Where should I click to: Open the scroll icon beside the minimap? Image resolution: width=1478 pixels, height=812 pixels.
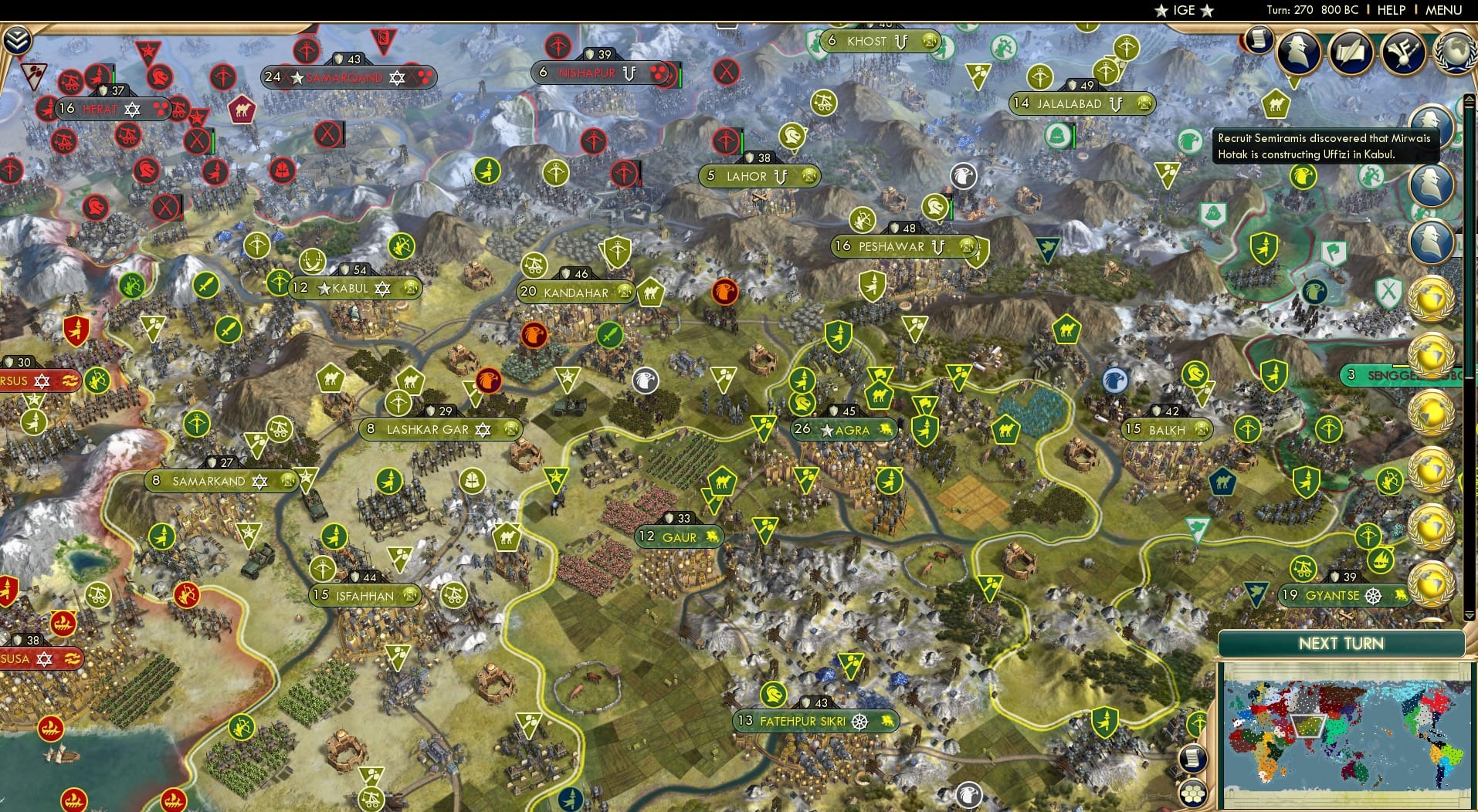(x=1192, y=759)
